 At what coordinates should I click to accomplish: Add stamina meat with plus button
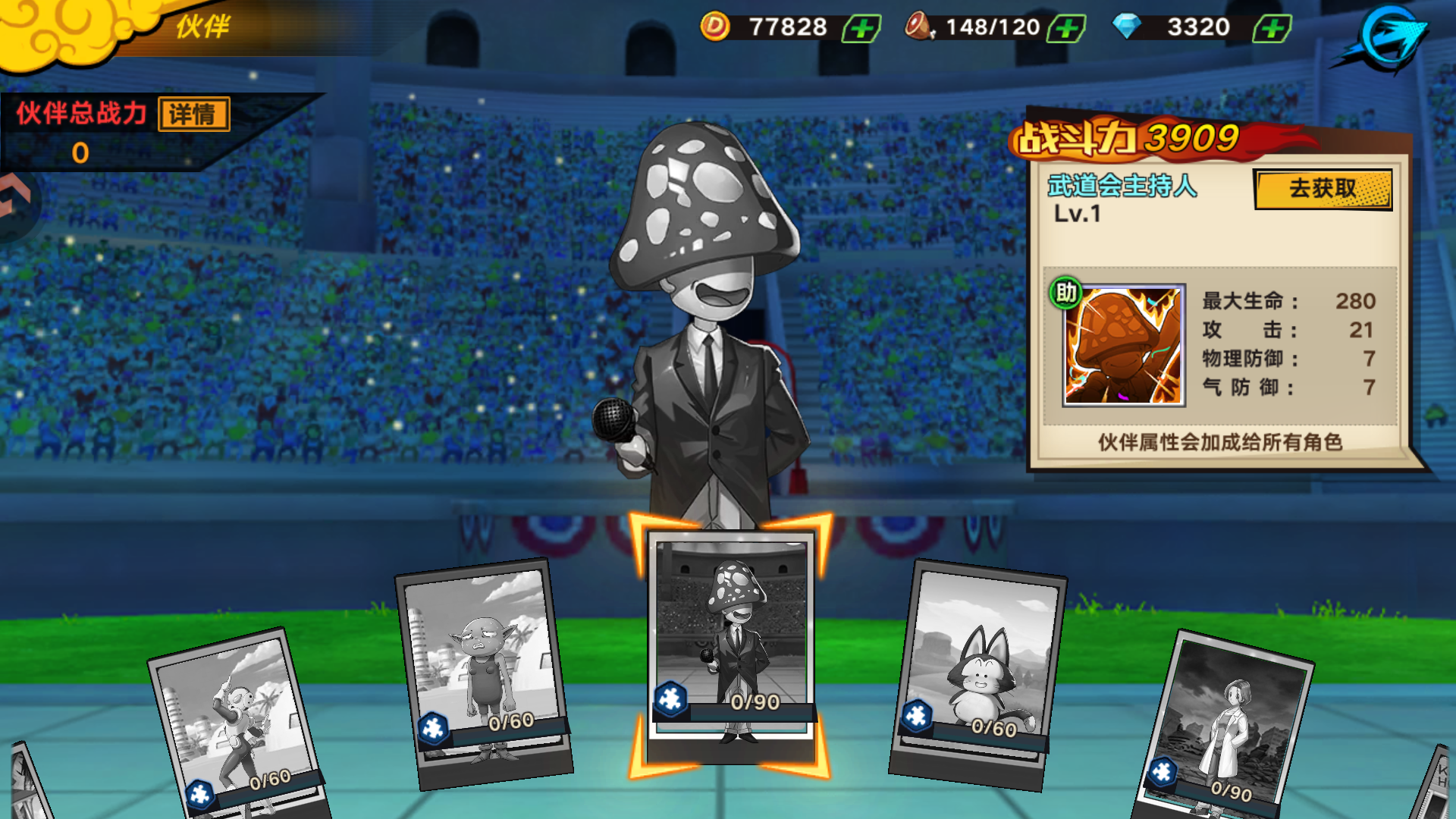1066,29
